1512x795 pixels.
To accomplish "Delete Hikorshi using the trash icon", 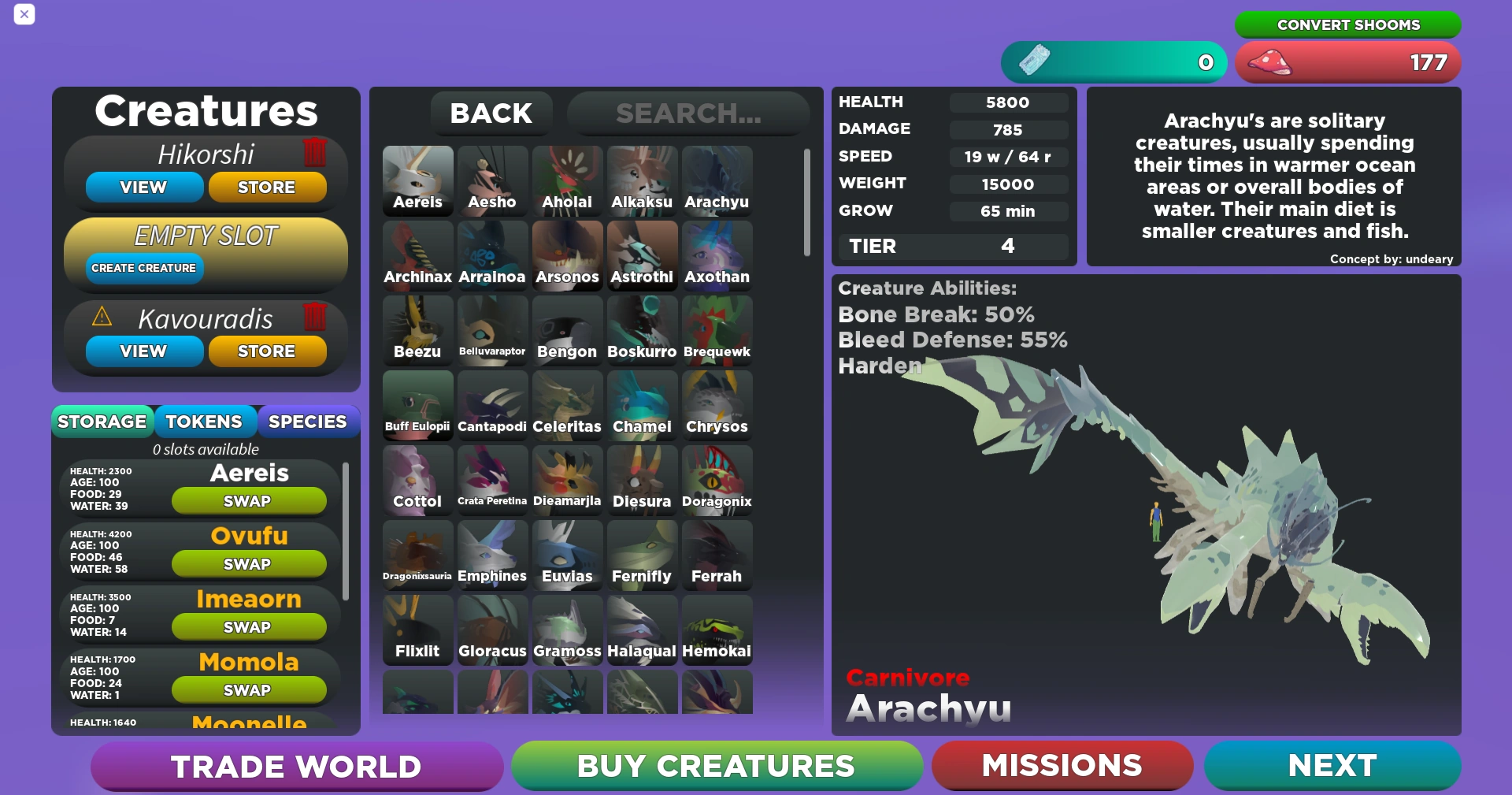I will pos(314,153).
